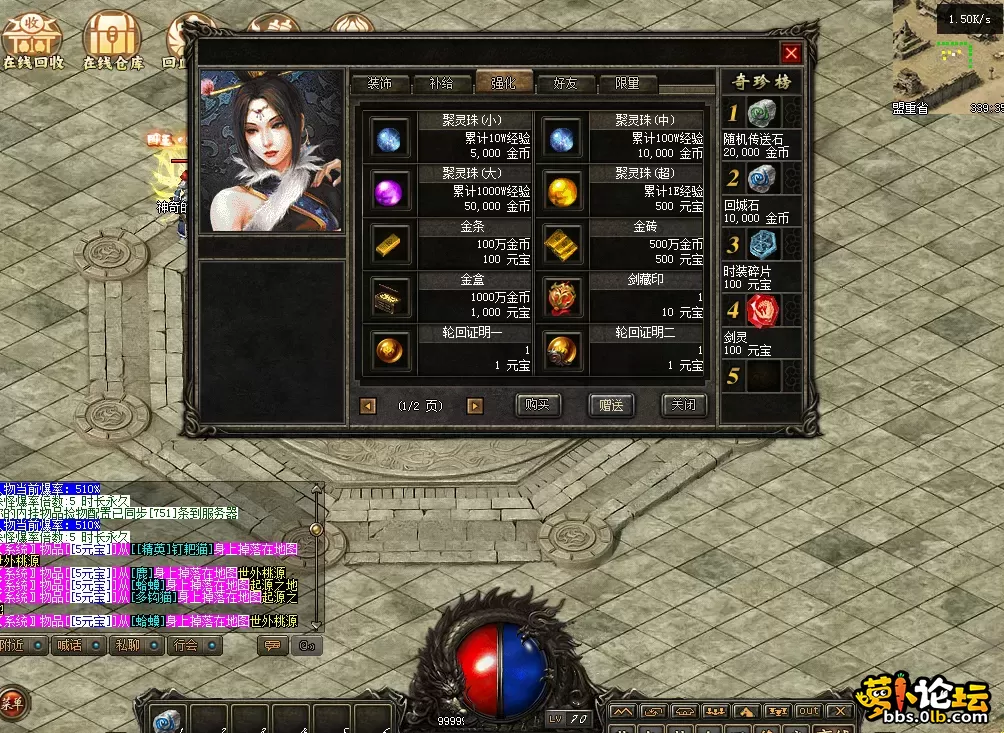
Task: Click the 关闭 close button
Action: tap(684, 405)
